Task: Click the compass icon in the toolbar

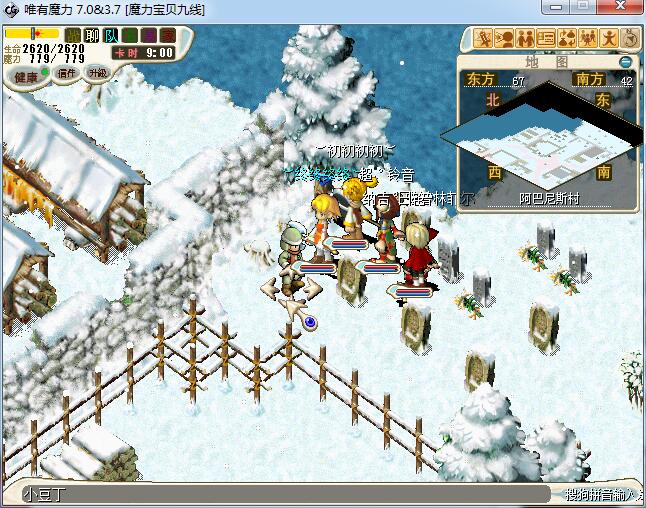Action: (x=630, y=39)
